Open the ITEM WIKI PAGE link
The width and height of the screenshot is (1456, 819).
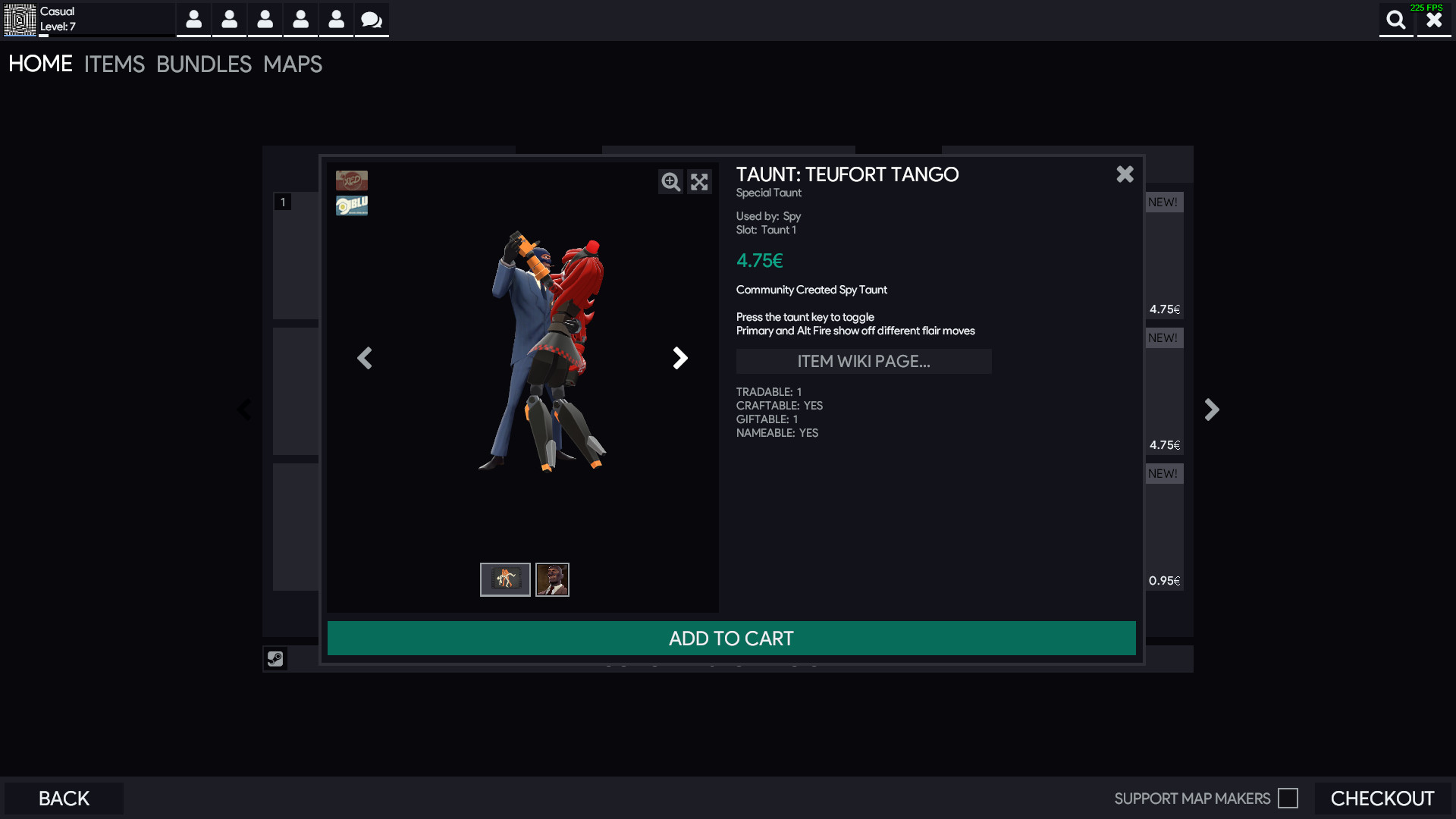[864, 361]
